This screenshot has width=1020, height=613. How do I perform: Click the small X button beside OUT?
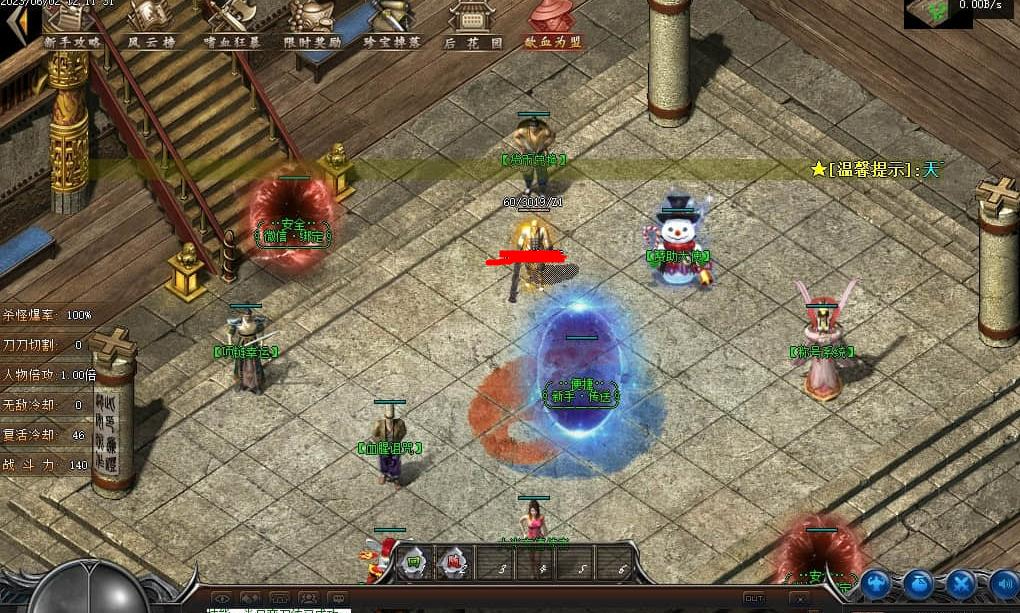tap(799, 598)
